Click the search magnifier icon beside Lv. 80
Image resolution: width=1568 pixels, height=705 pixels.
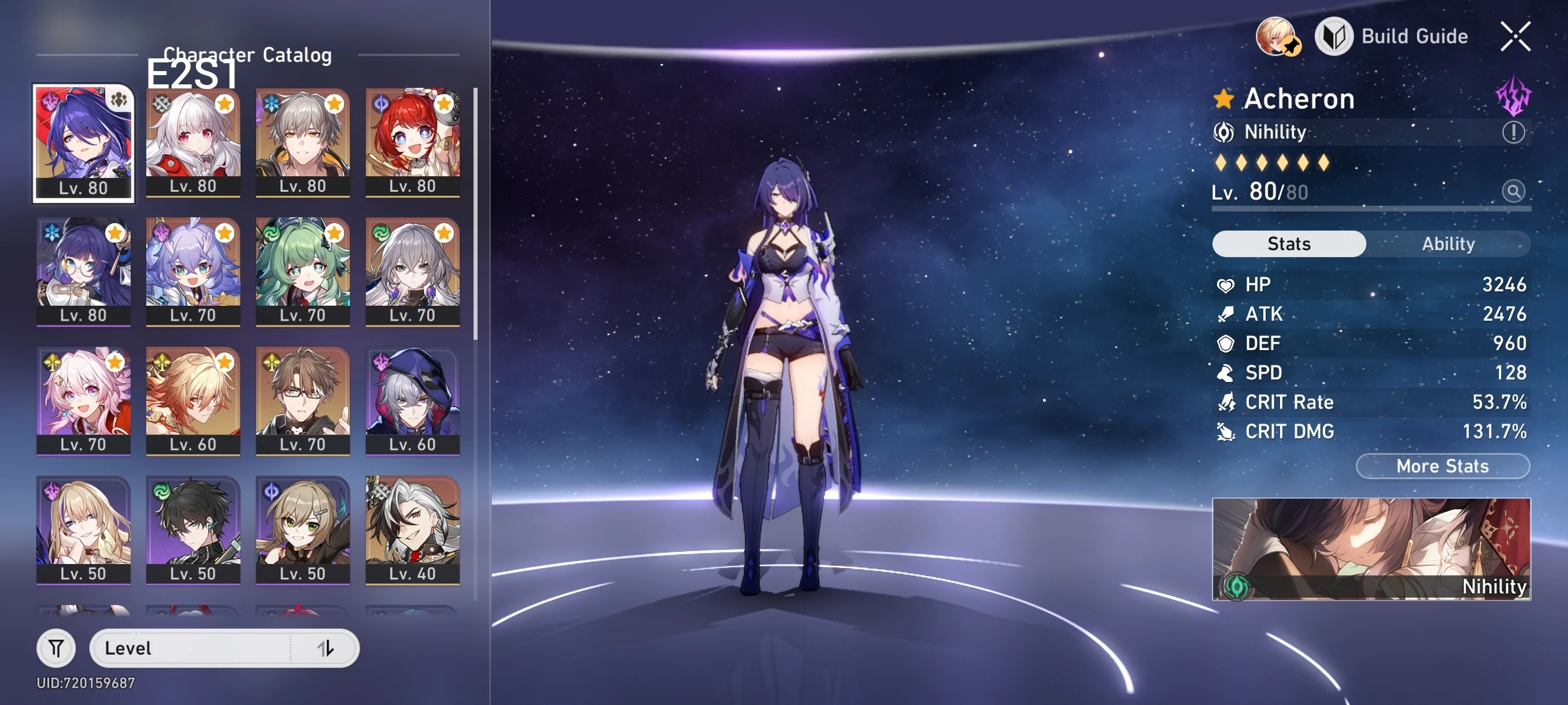[x=1515, y=192]
